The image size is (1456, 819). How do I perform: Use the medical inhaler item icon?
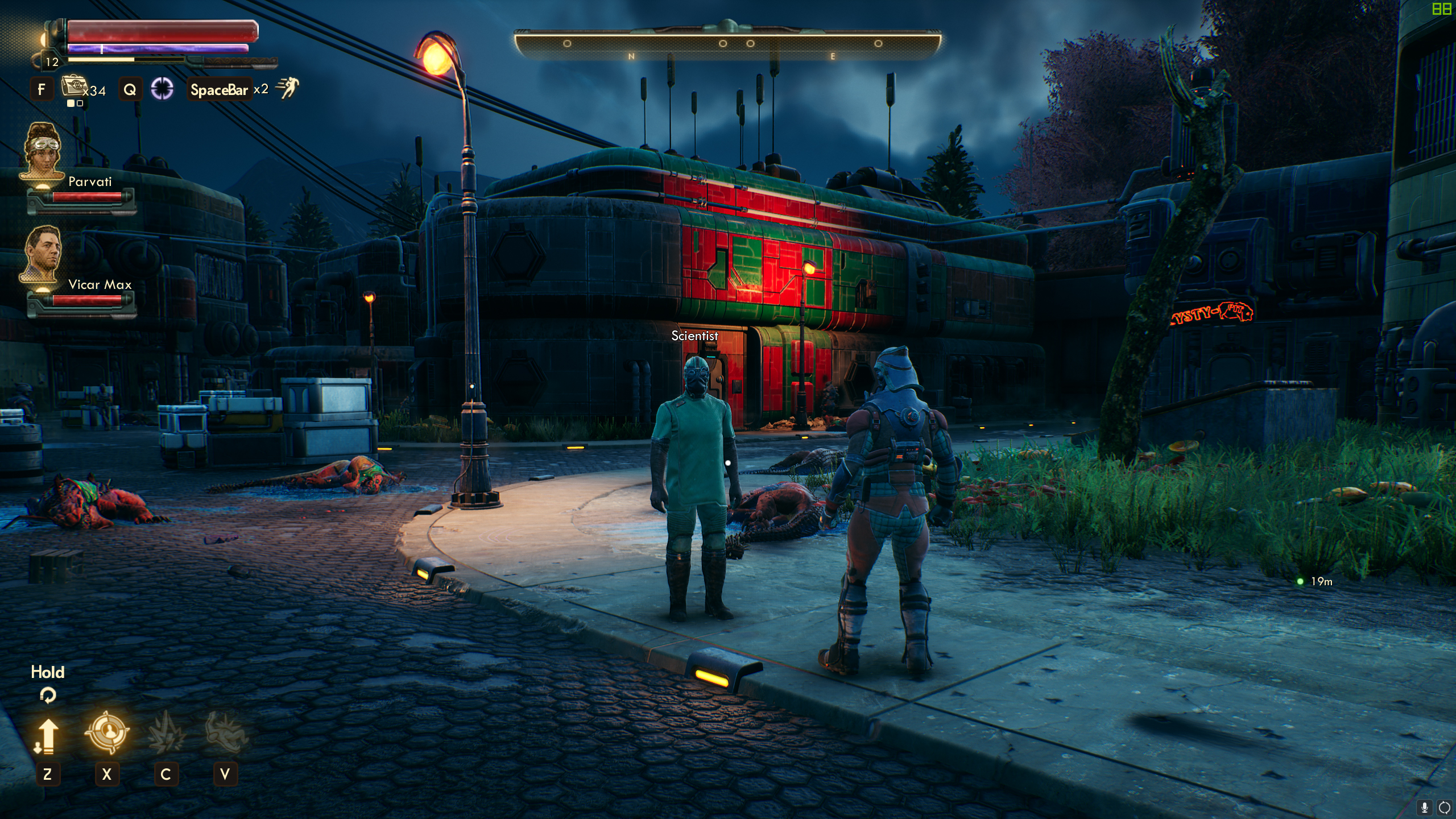pyautogui.click(x=73, y=86)
